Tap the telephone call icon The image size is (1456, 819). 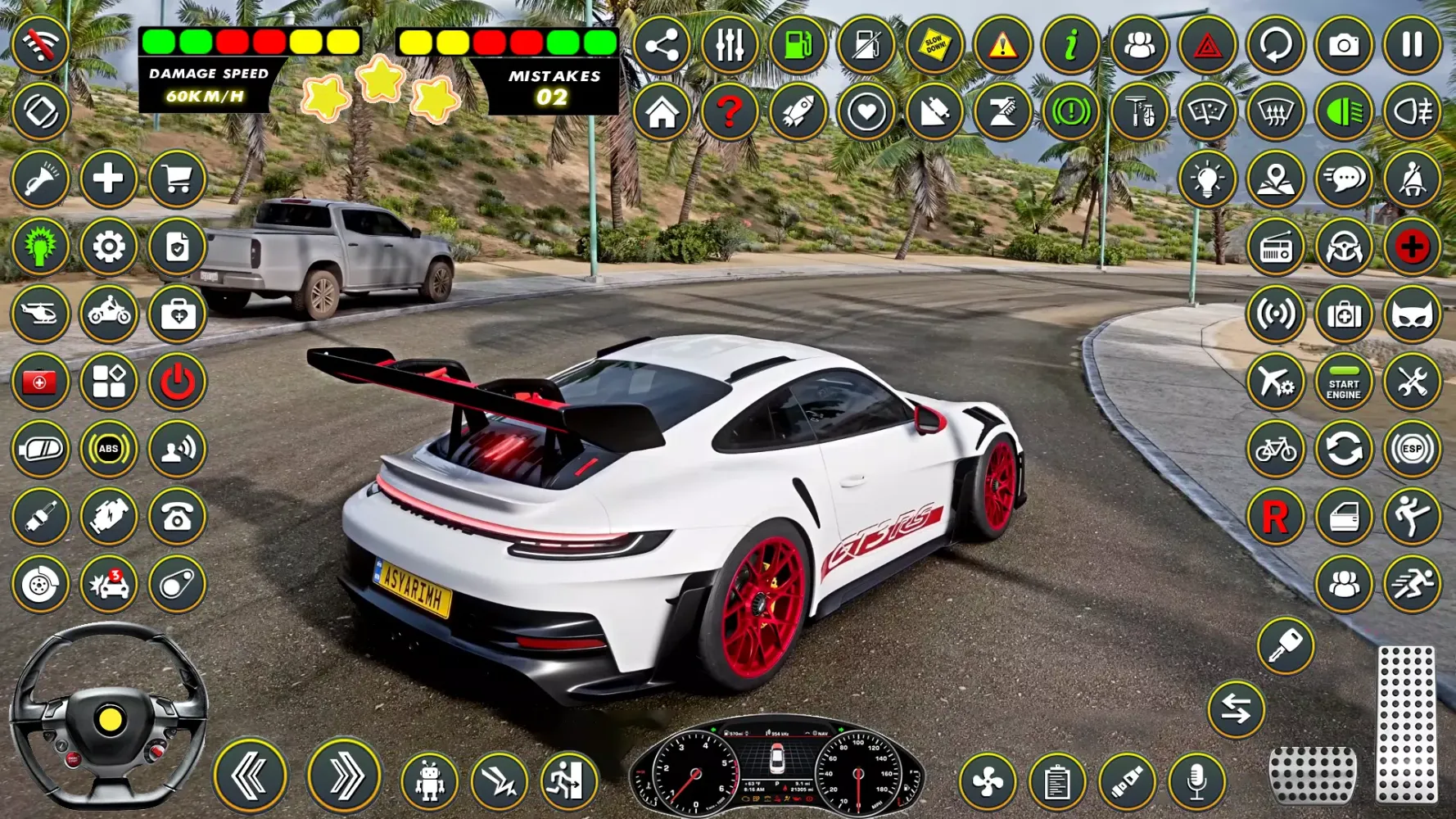click(x=177, y=517)
